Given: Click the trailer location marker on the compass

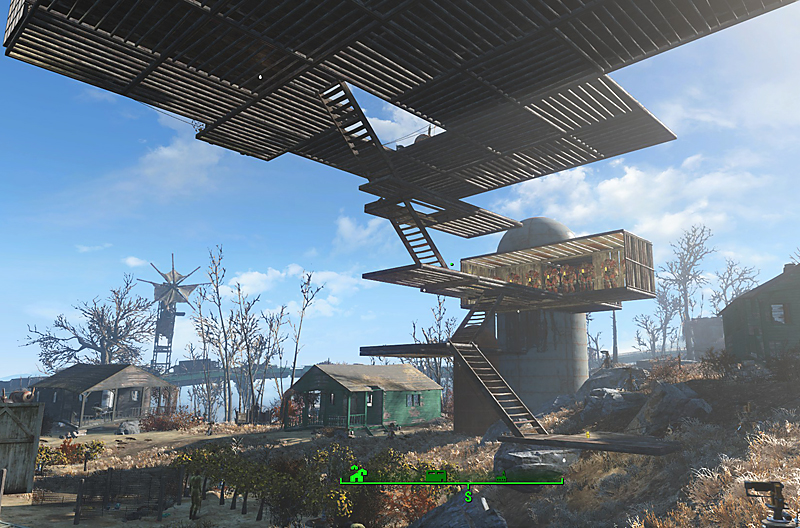Looking at the screenshot, I should pos(435,476).
